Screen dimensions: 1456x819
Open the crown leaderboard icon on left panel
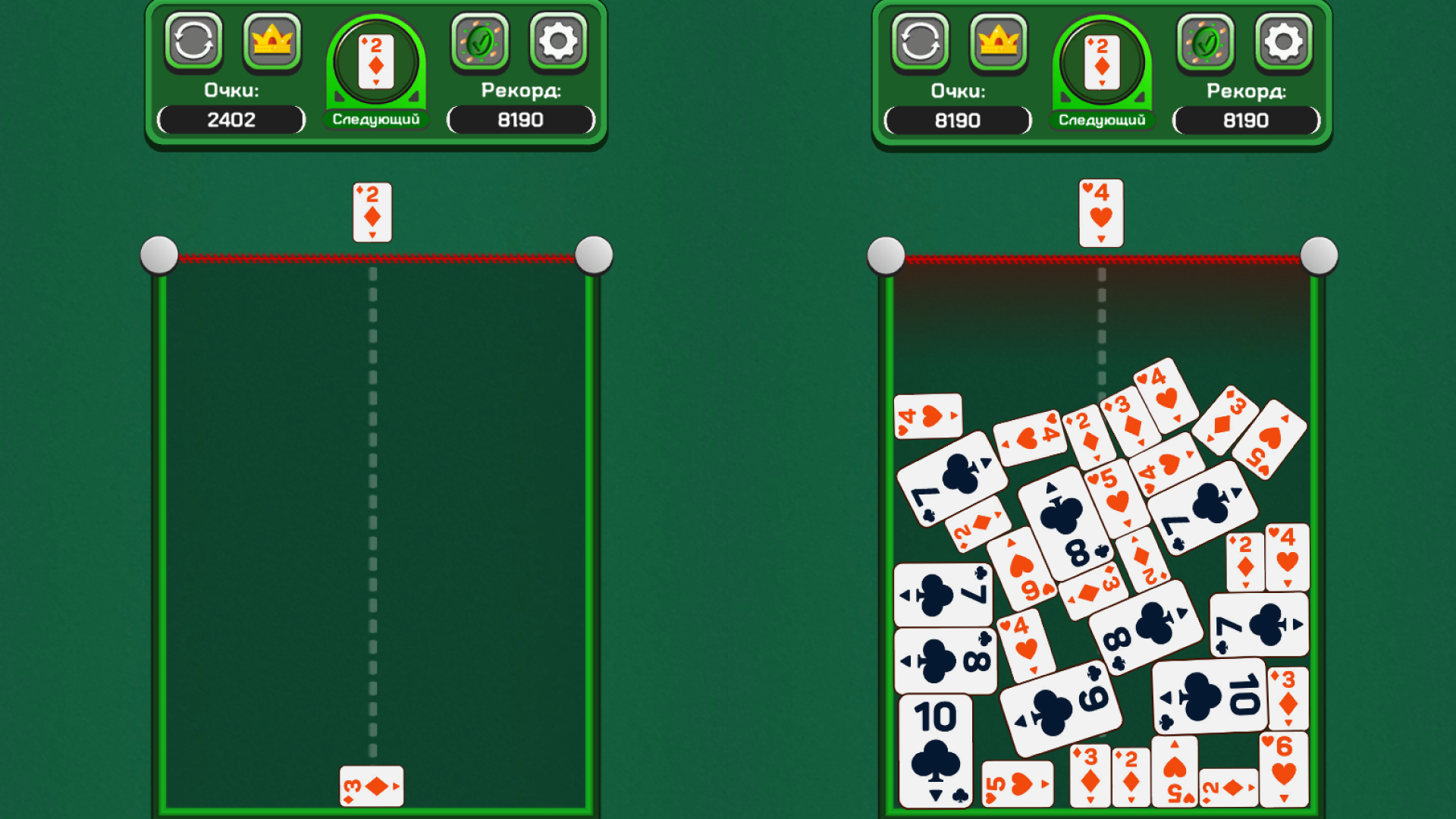[x=271, y=42]
